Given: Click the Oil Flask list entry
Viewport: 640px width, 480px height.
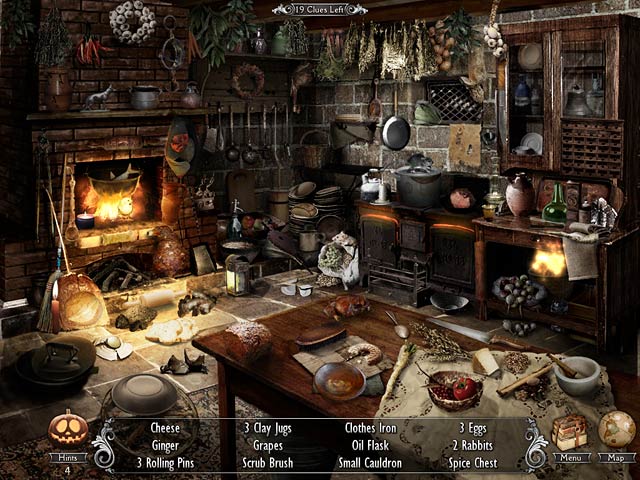Looking at the screenshot, I should coord(371,445).
